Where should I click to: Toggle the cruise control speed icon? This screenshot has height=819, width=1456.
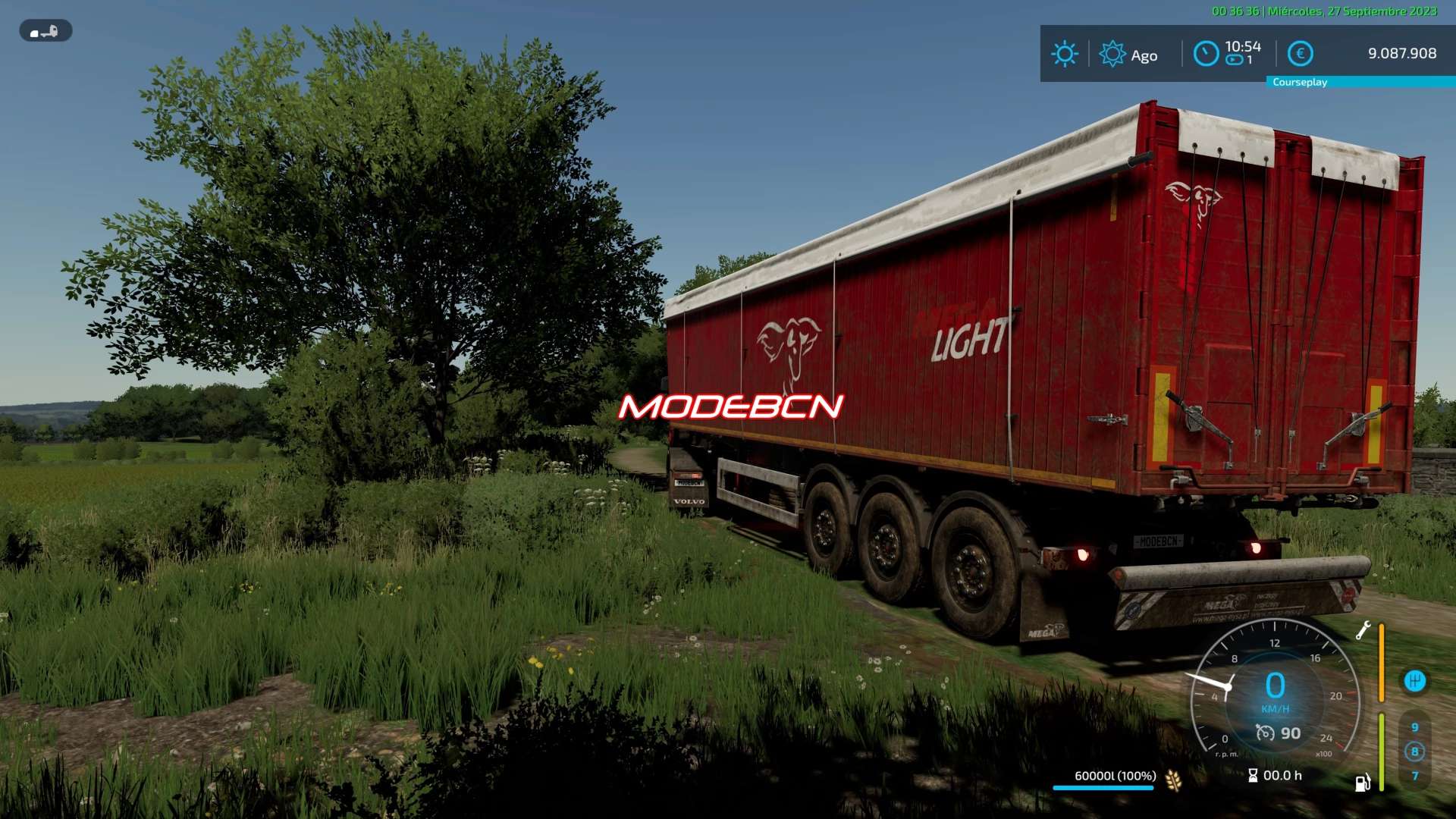click(1265, 733)
